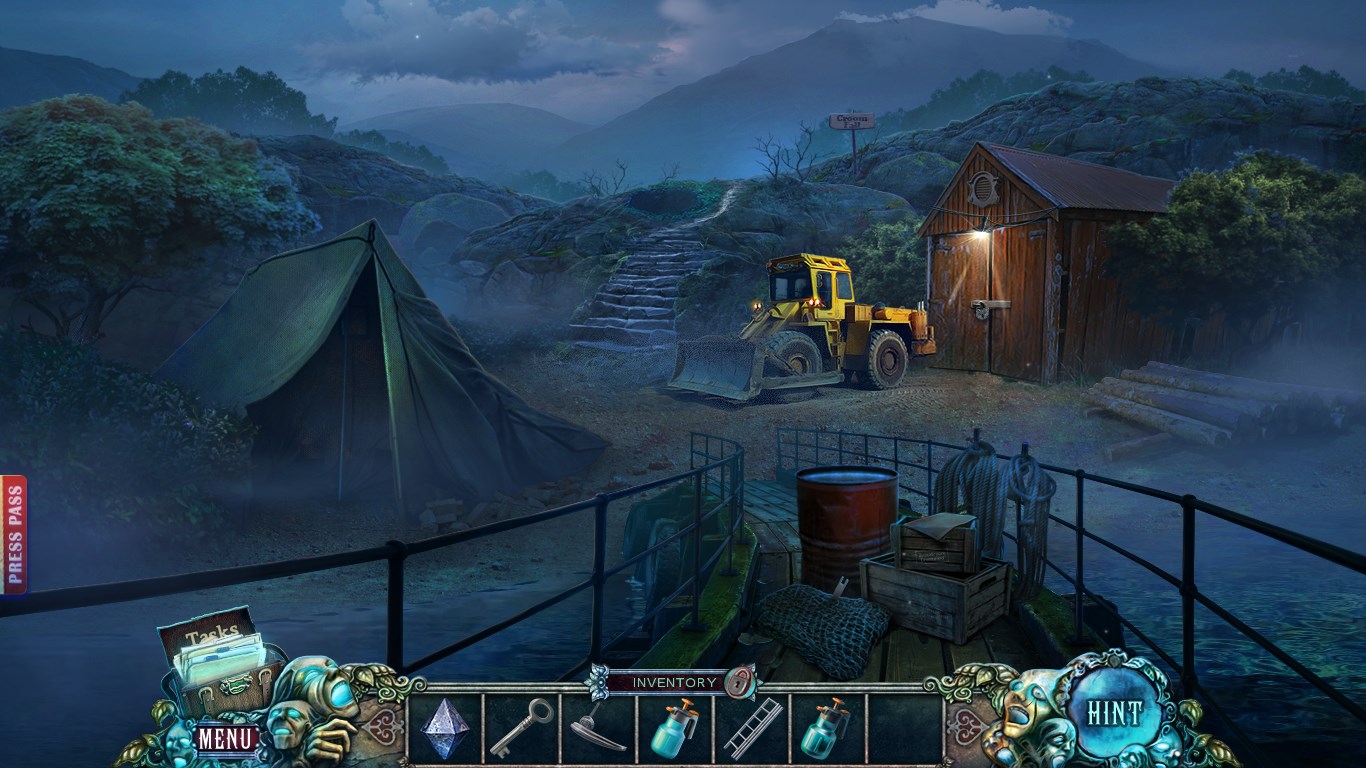Choose the ladder item in inventory
This screenshot has width=1366, height=768.
(752, 727)
